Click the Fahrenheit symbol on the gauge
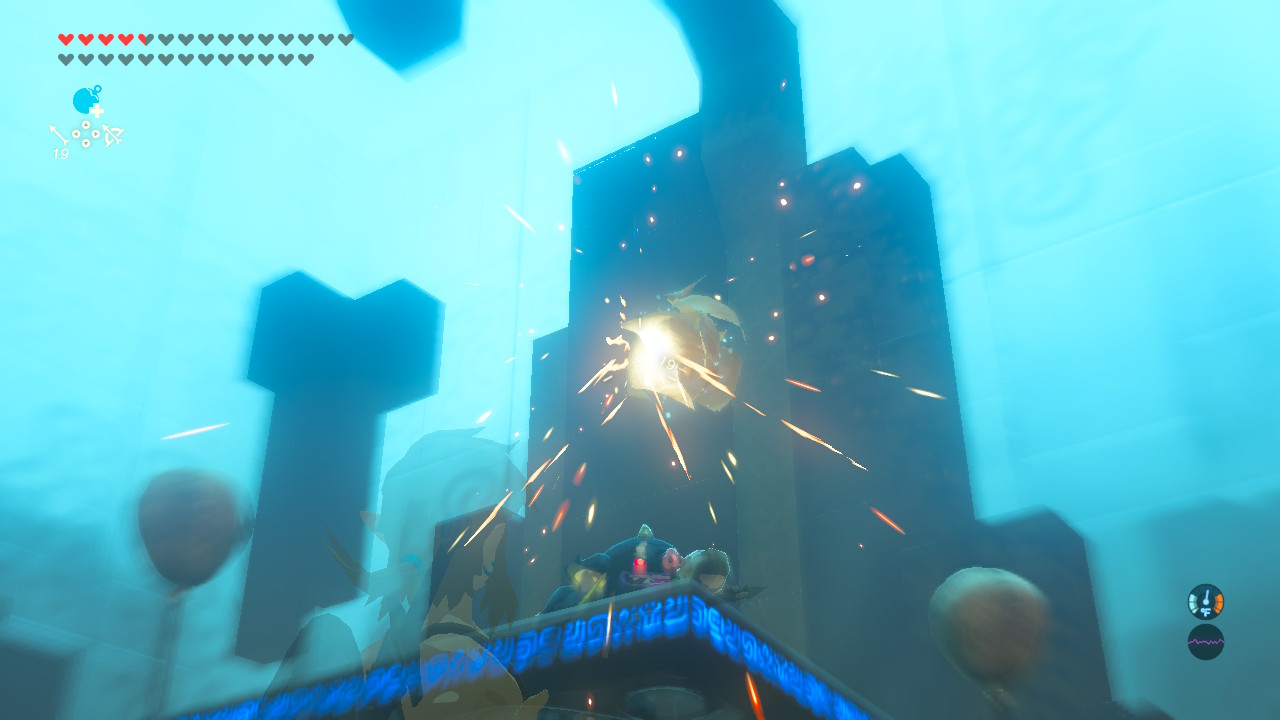Screen dimensions: 1280x720 [1207, 611]
